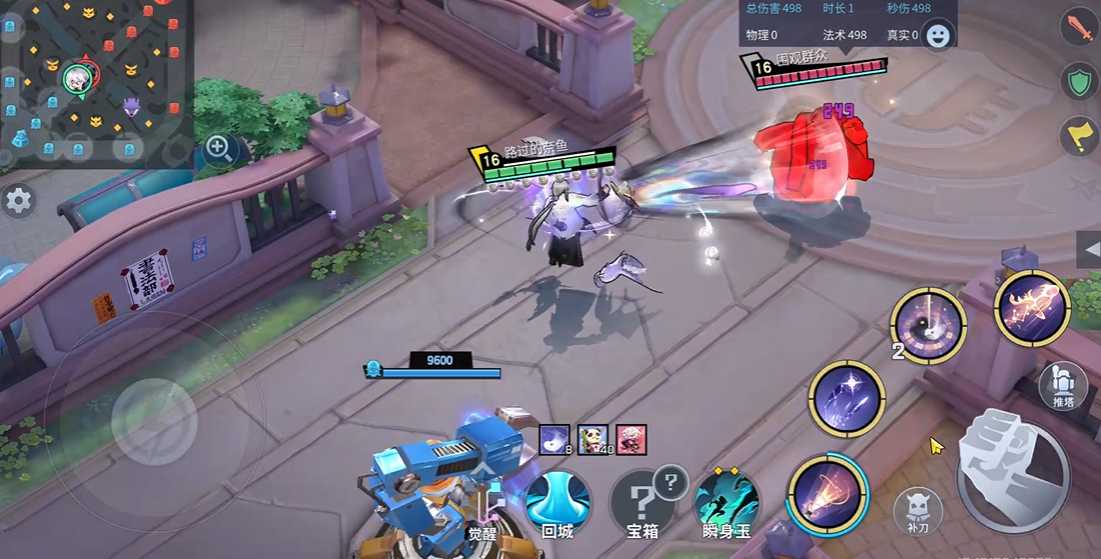Select the panda character buff icon
1101x559 pixels.
(x=593, y=438)
